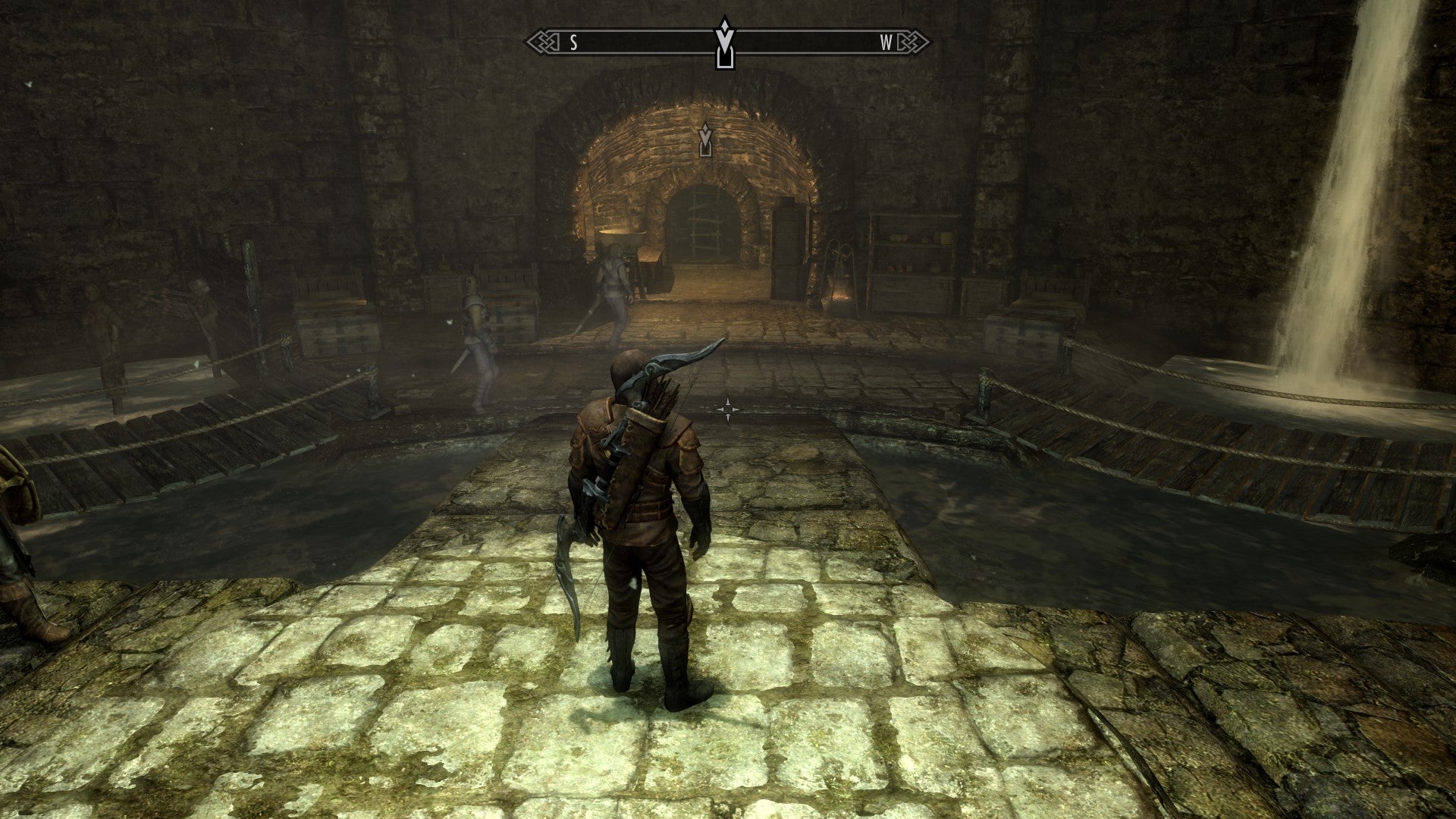The image size is (1456, 819).
Task: Select the floating quest marker above the archway
Action: click(x=706, y=139)
